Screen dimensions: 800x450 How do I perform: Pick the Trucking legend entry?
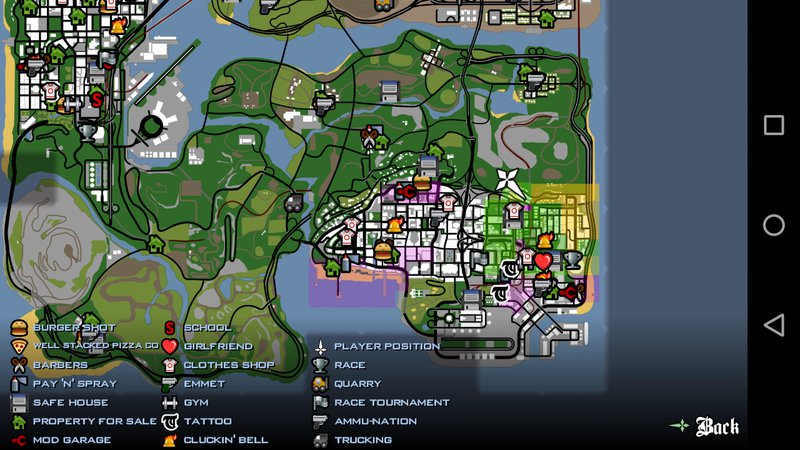362,440
